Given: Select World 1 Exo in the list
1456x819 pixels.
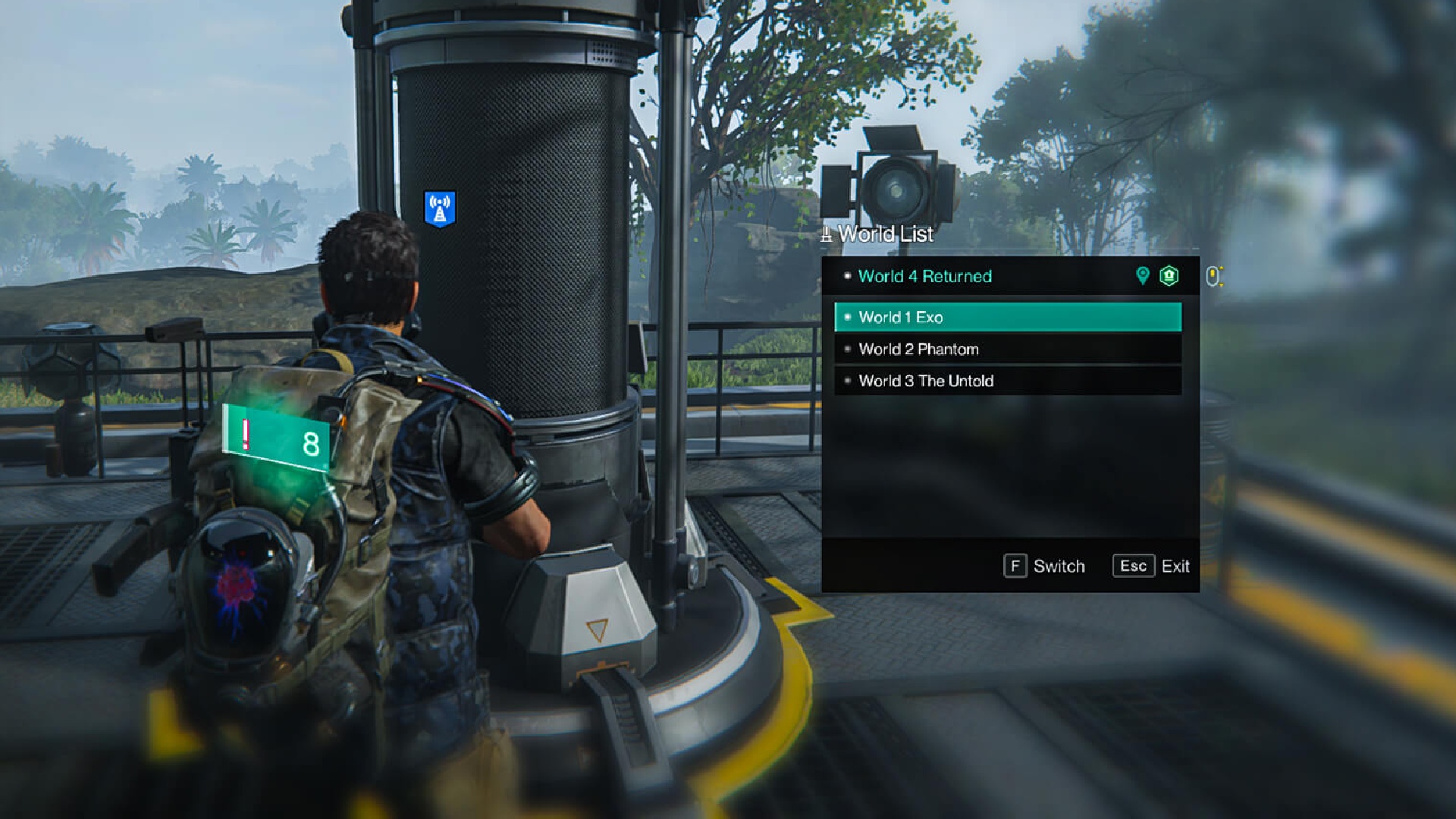Looking at the screenshot, I should tap(1007, 317).
